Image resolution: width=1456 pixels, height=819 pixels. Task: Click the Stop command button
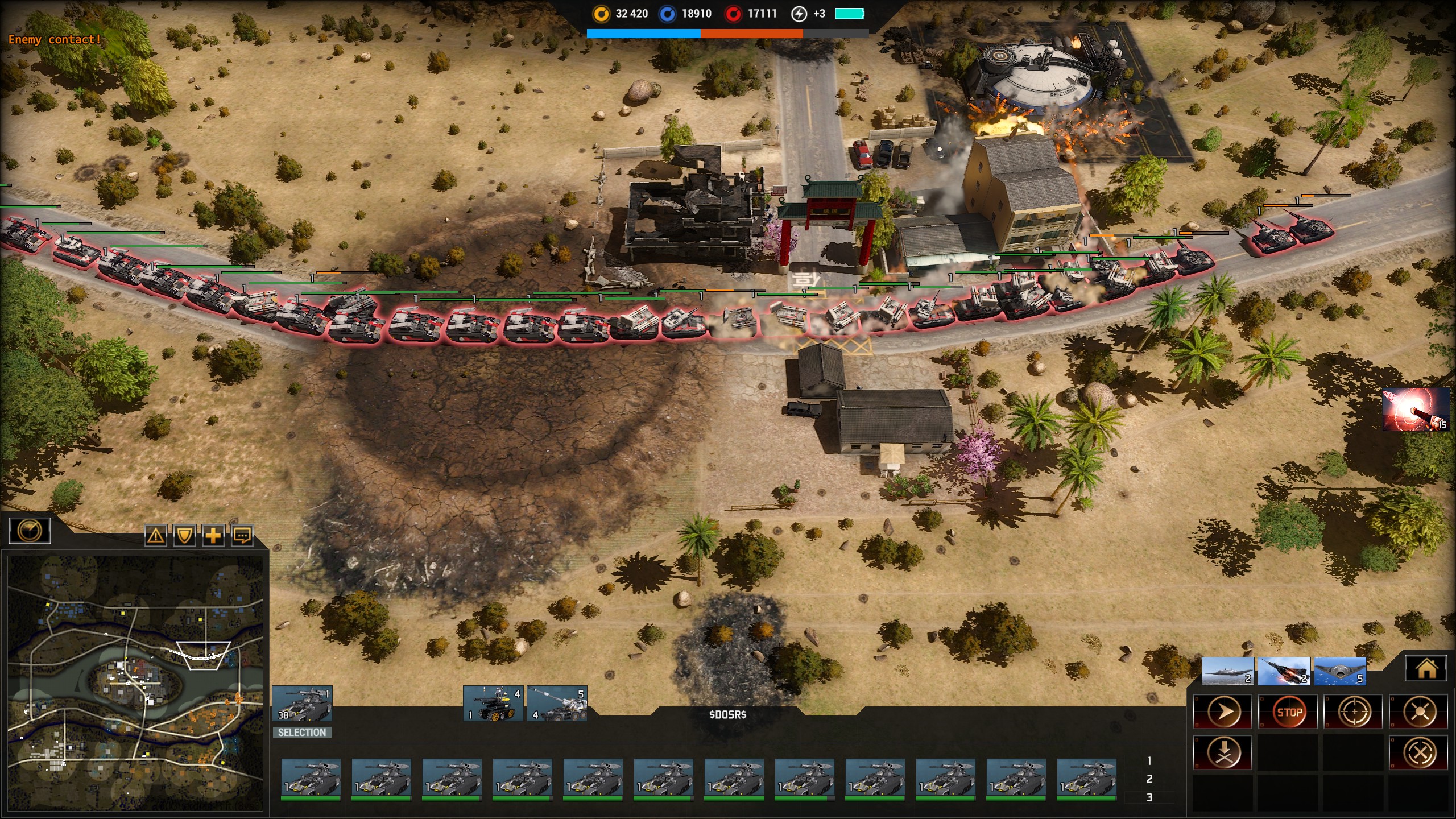coord(1289,712)
